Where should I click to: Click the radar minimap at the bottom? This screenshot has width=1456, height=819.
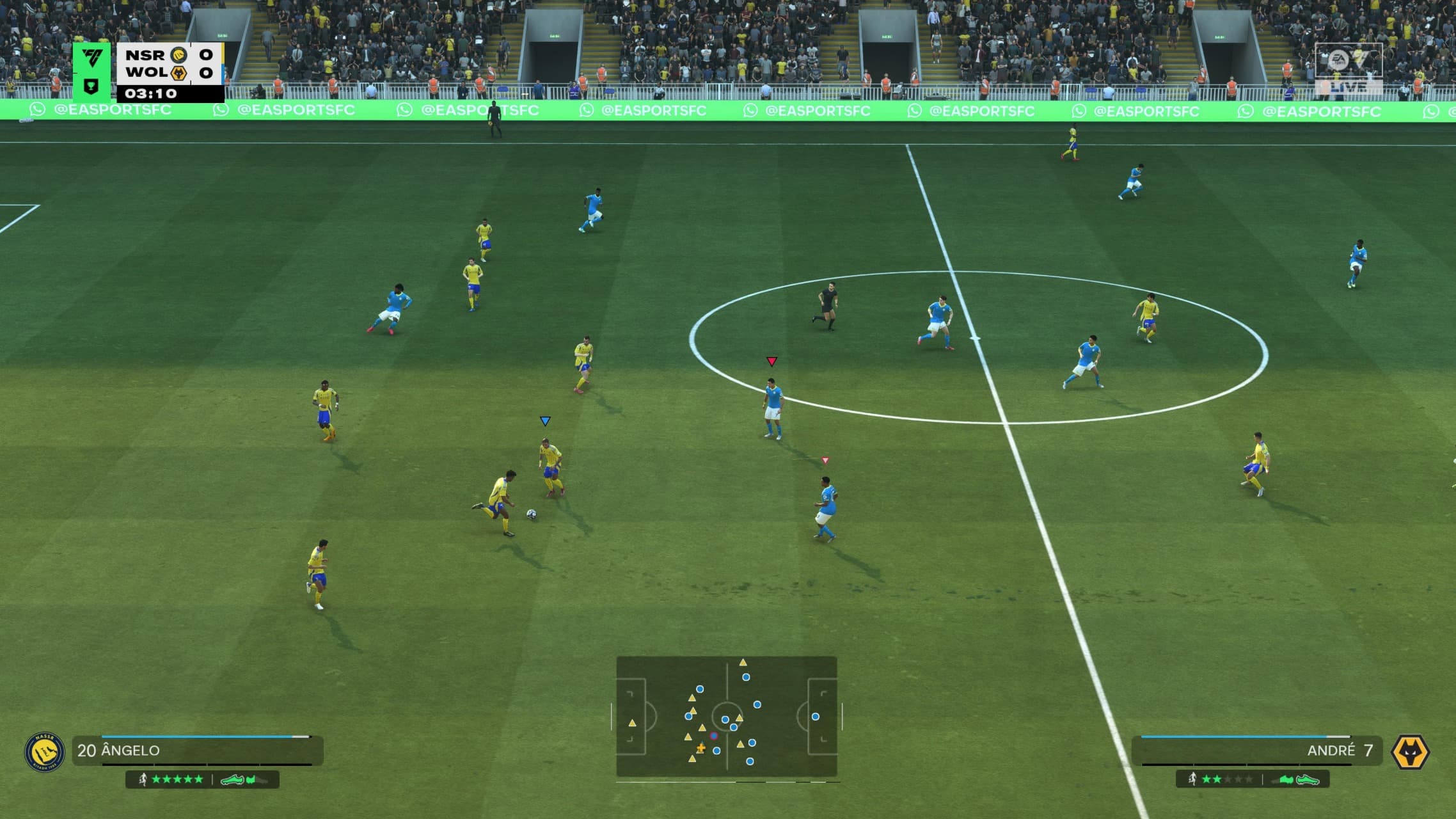pos(726,717)
